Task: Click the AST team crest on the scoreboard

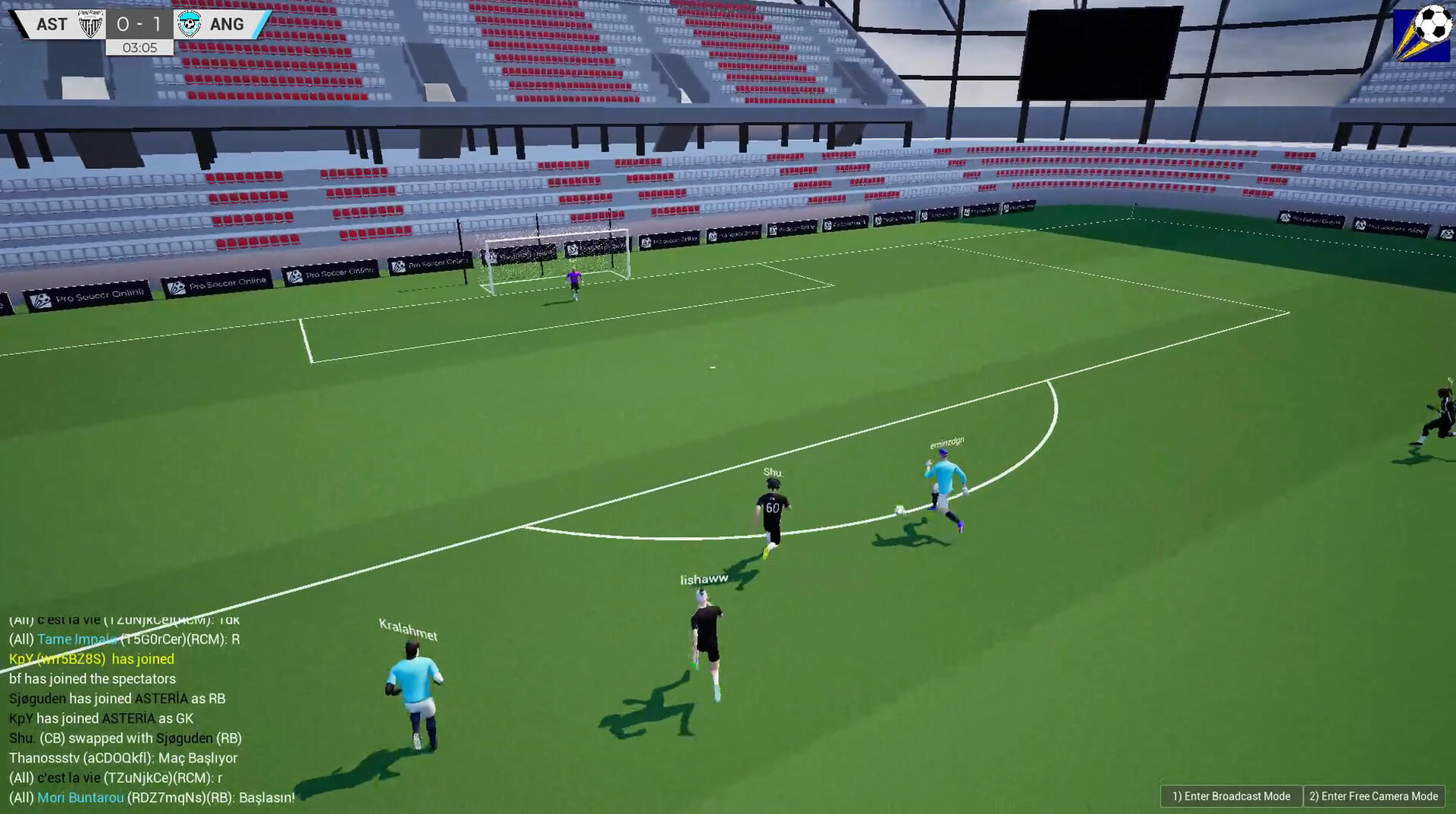Action: pos(90,24)
